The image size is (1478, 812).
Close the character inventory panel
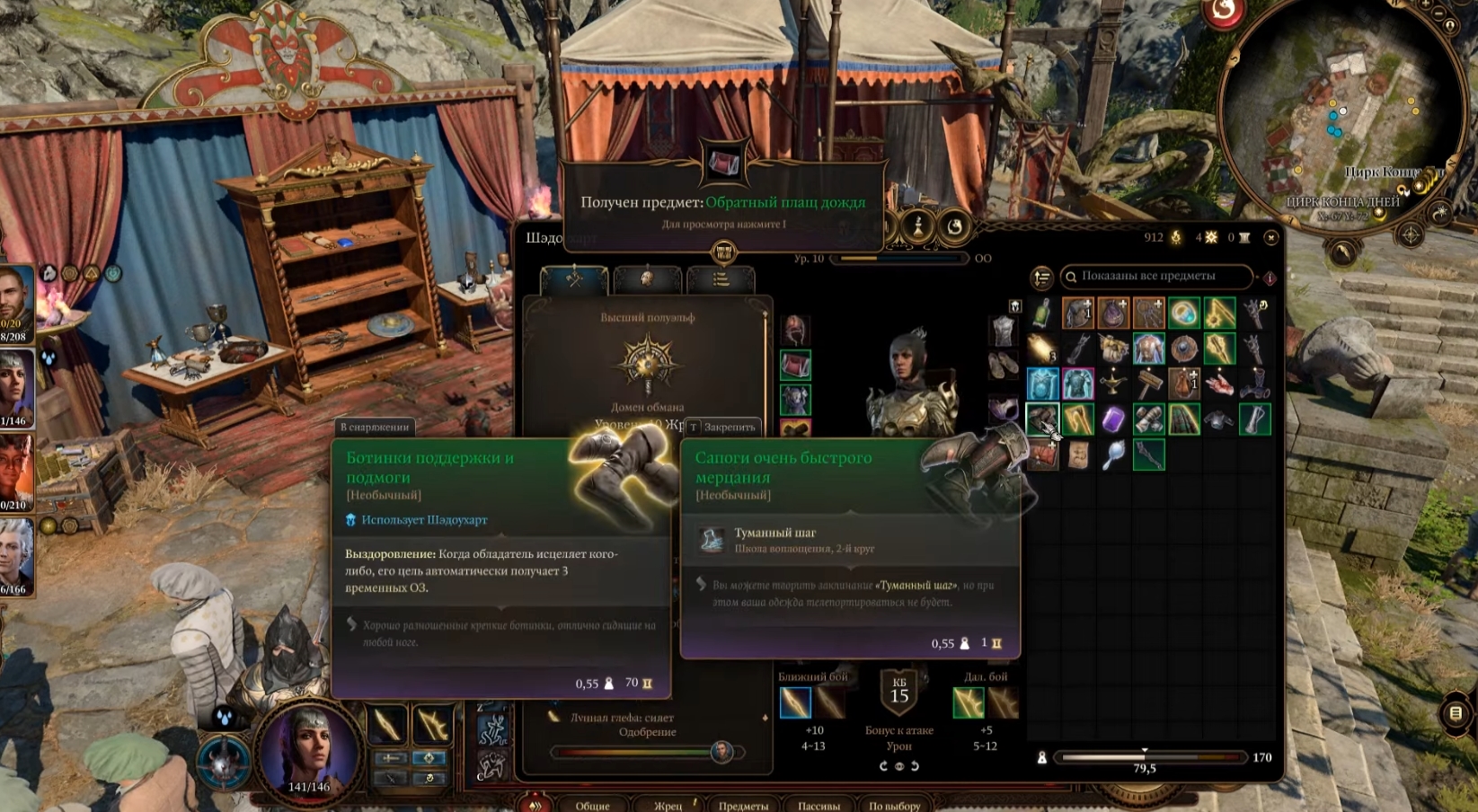pyautogui.click(x=1270, y=238)
